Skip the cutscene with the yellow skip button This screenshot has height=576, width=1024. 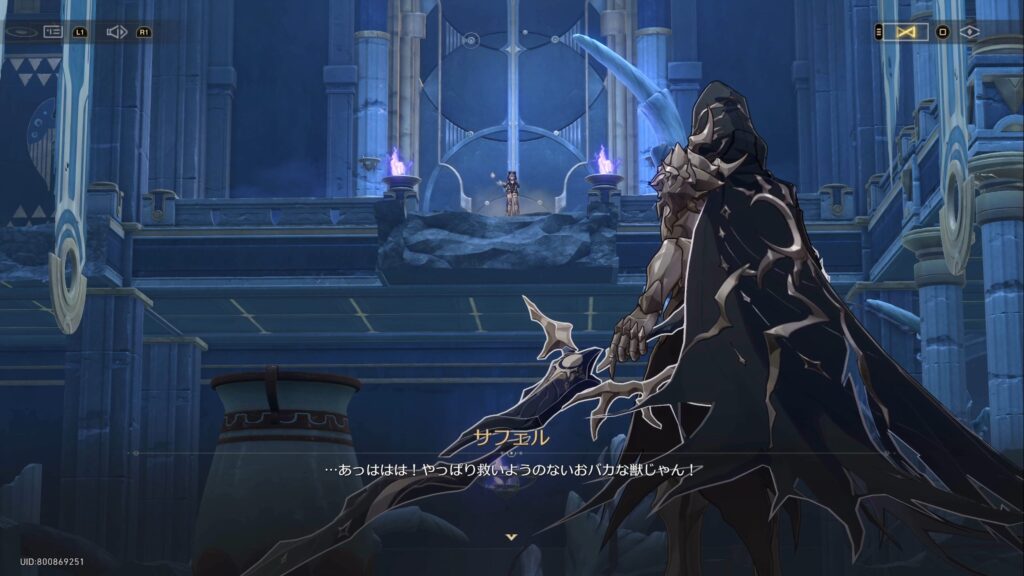pyautogui.click(x=905, y=32)
